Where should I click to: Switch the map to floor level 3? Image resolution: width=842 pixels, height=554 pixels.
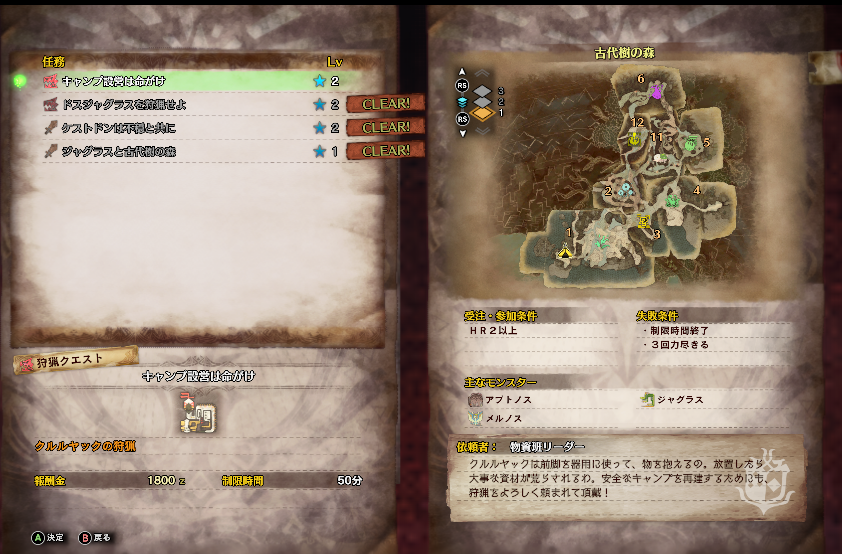pos(483,90)
